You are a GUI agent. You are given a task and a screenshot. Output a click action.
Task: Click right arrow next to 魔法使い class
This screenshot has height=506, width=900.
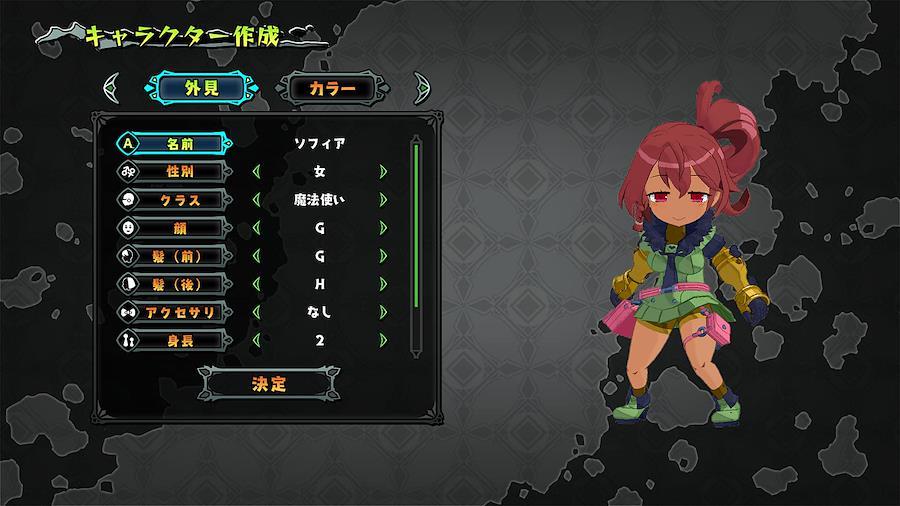coord(383,200)
